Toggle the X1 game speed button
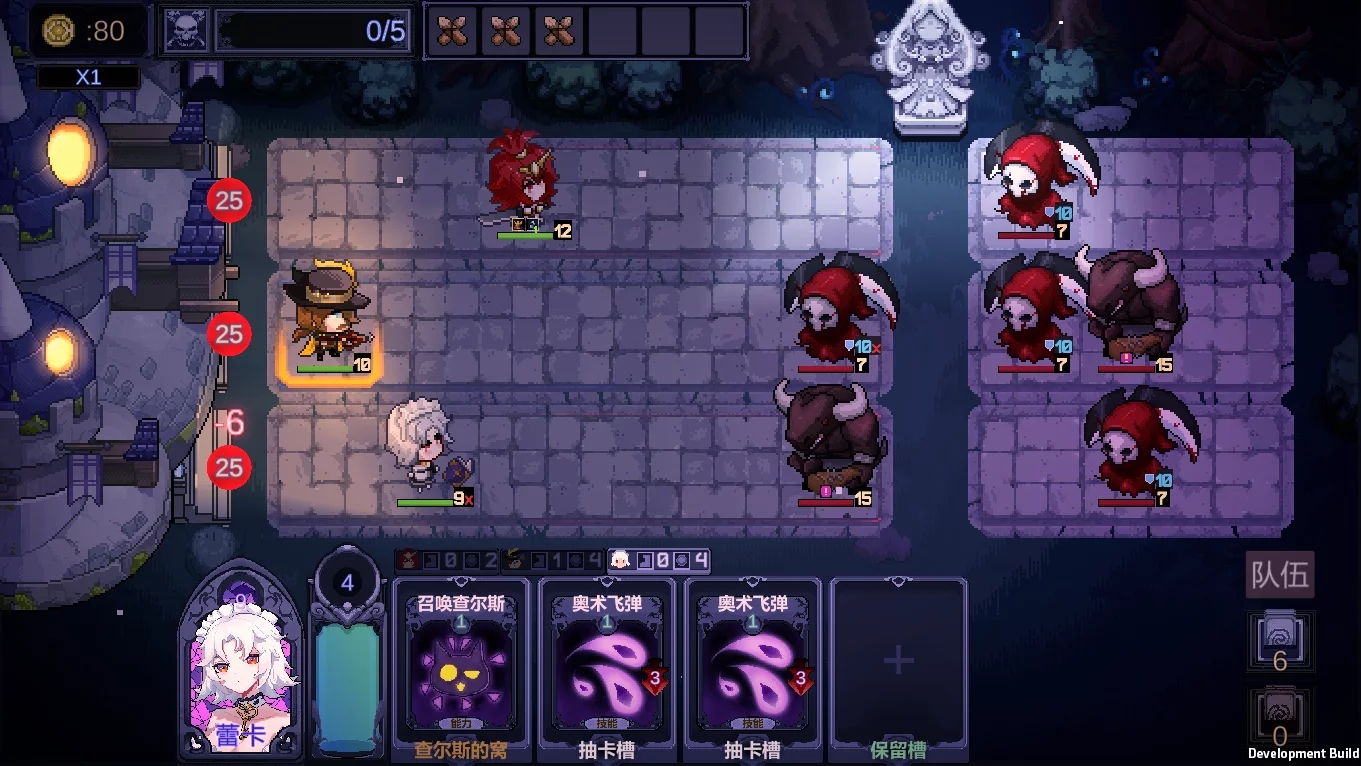 coord(89,77)
